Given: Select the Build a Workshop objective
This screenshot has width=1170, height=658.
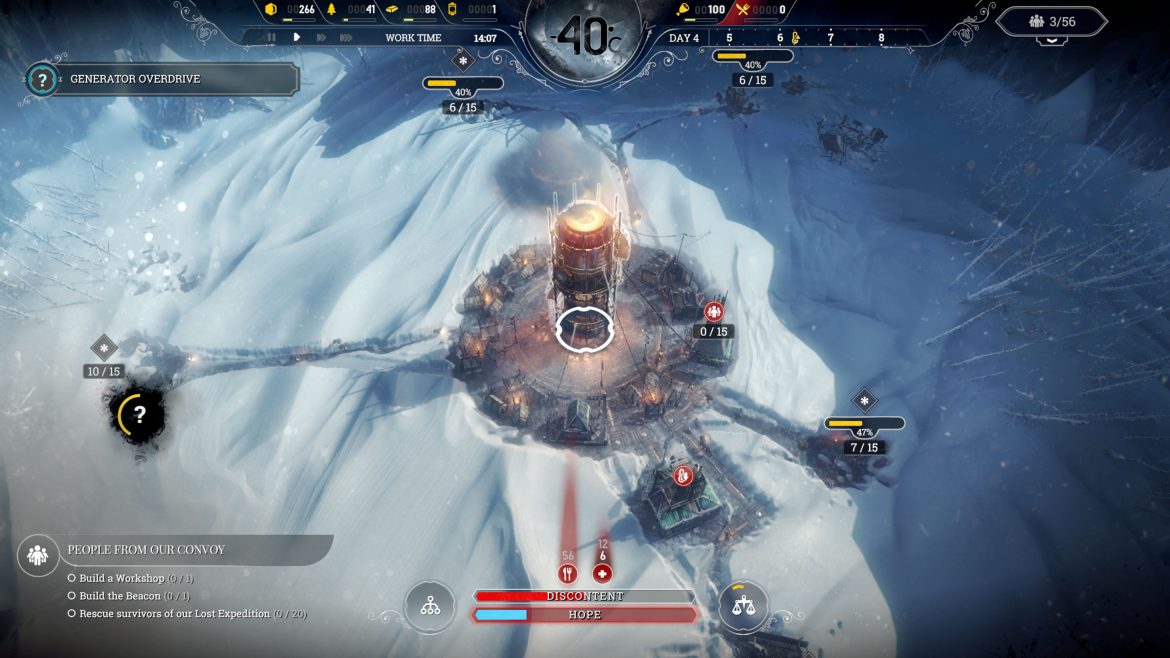Looking at the screenshot, I should coord(122,579).
